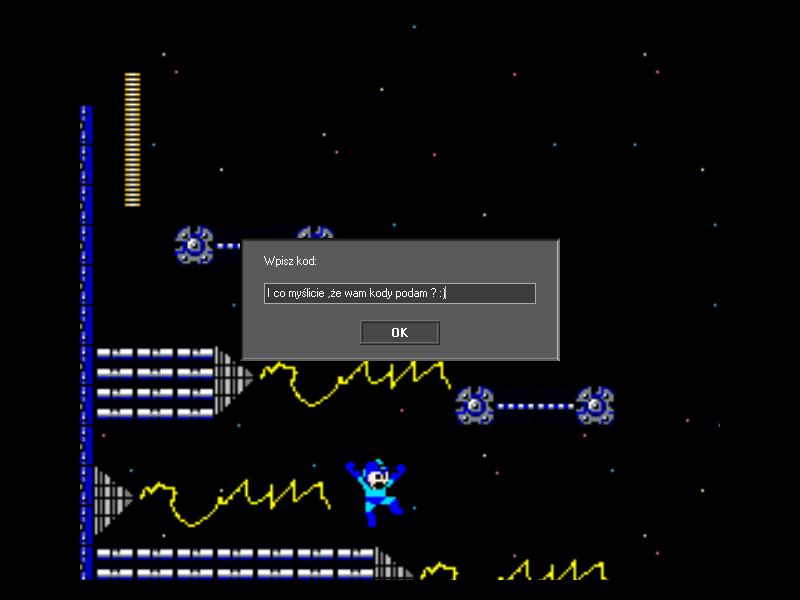The image size is (800, 600).
Task: Confirm the code with the OK button
Action: [399, 333]
